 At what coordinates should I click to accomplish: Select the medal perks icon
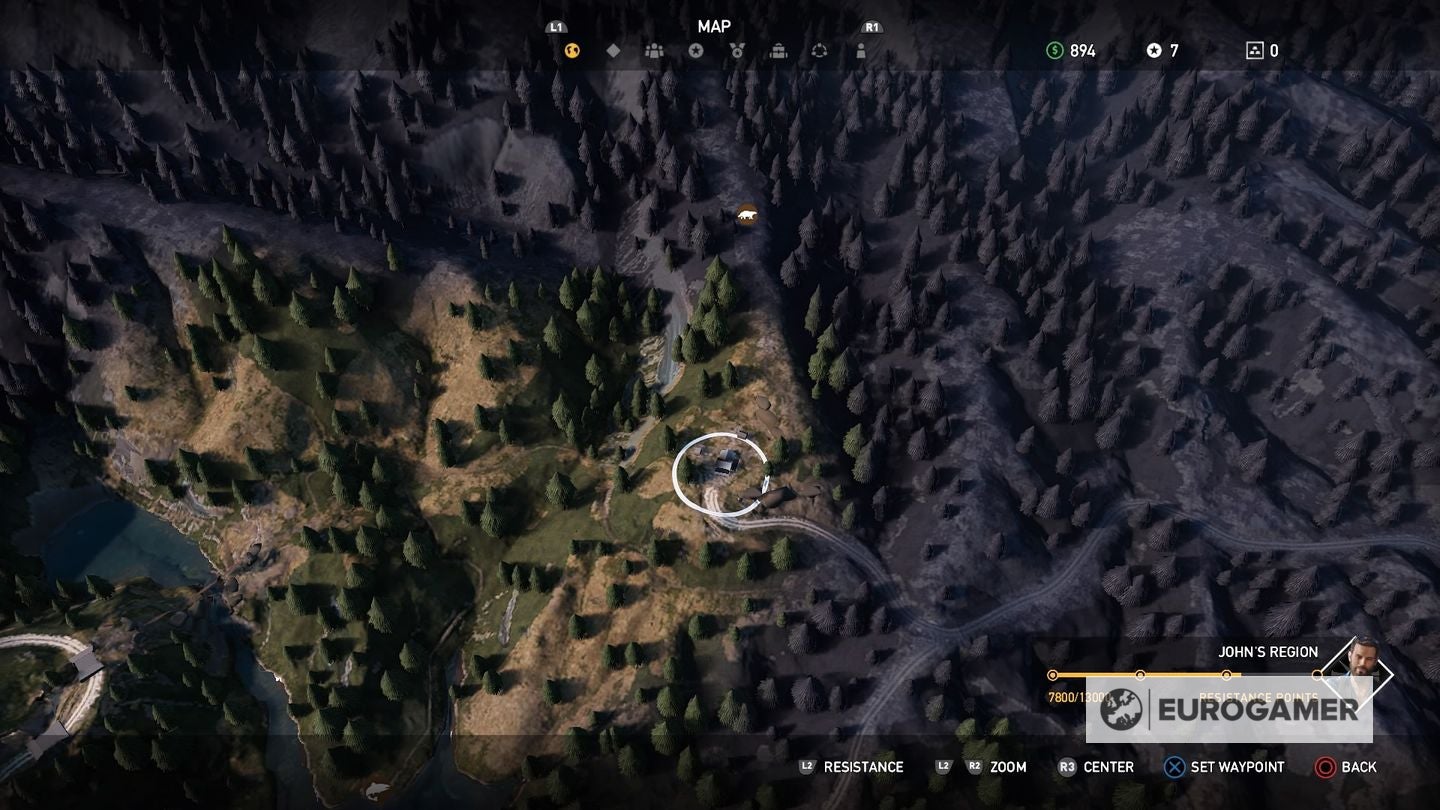pos(738,49)
